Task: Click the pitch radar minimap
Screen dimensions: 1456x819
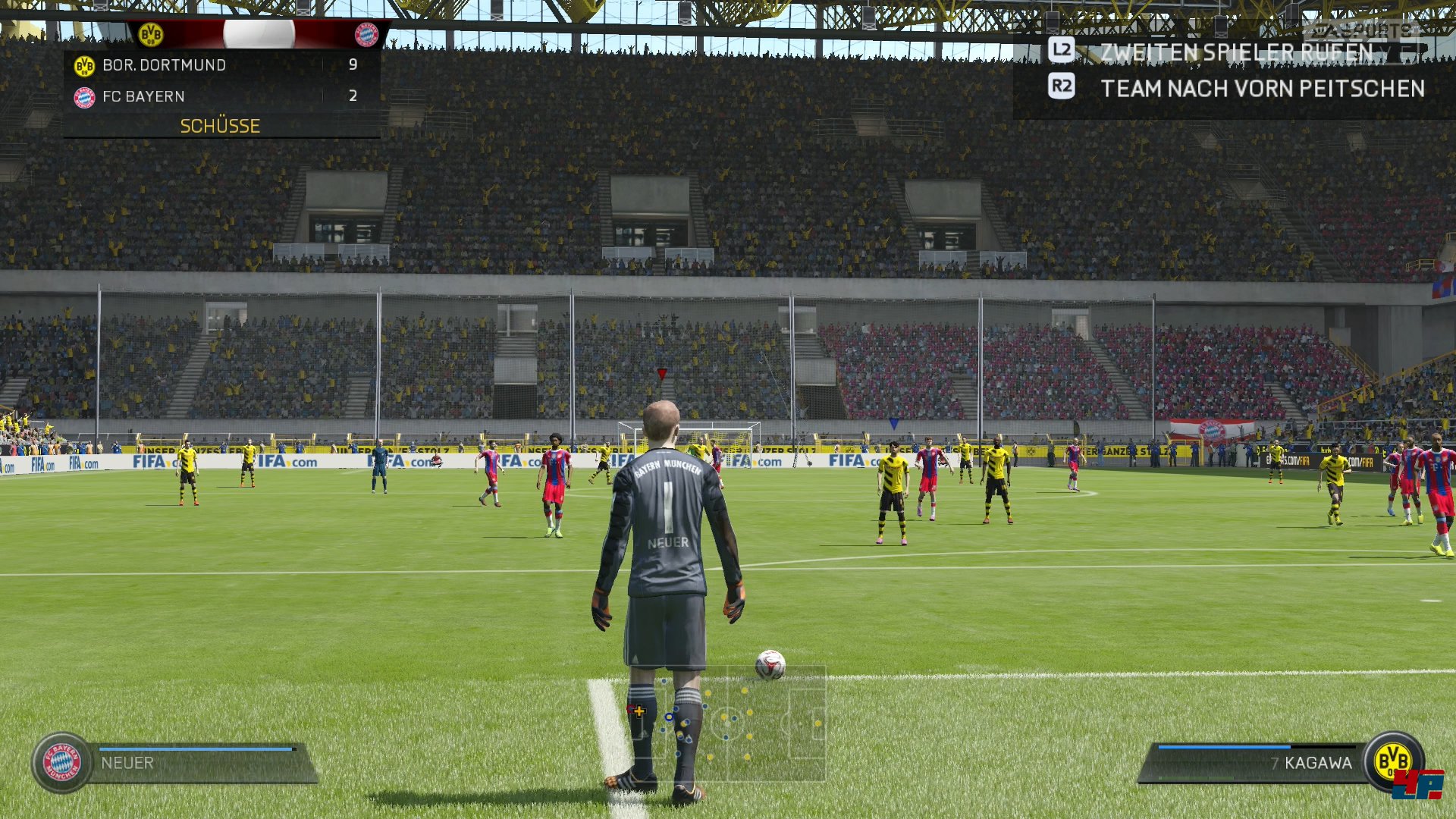Action: [x=726, y=723]
